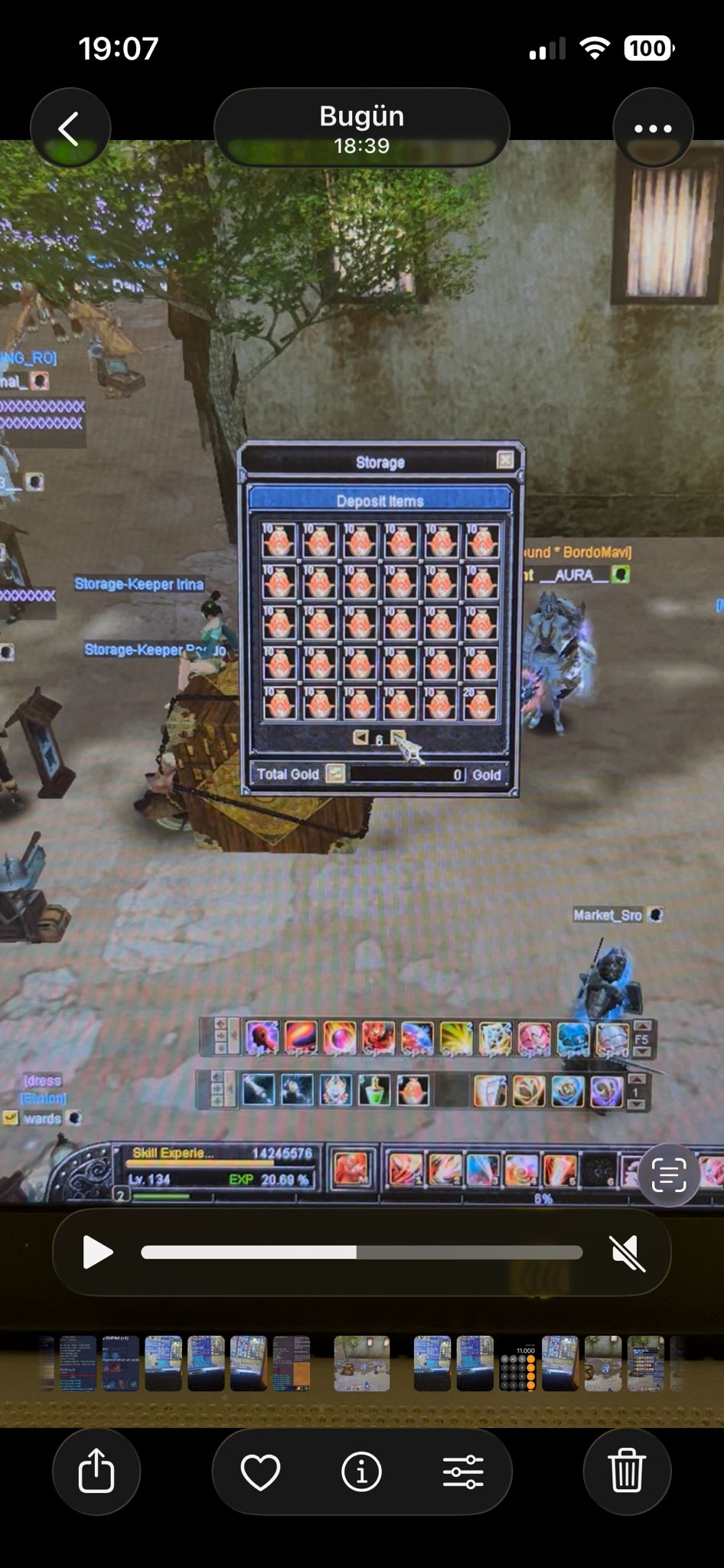
Task: Unmute the video sound
Action: coord(628,1253)
